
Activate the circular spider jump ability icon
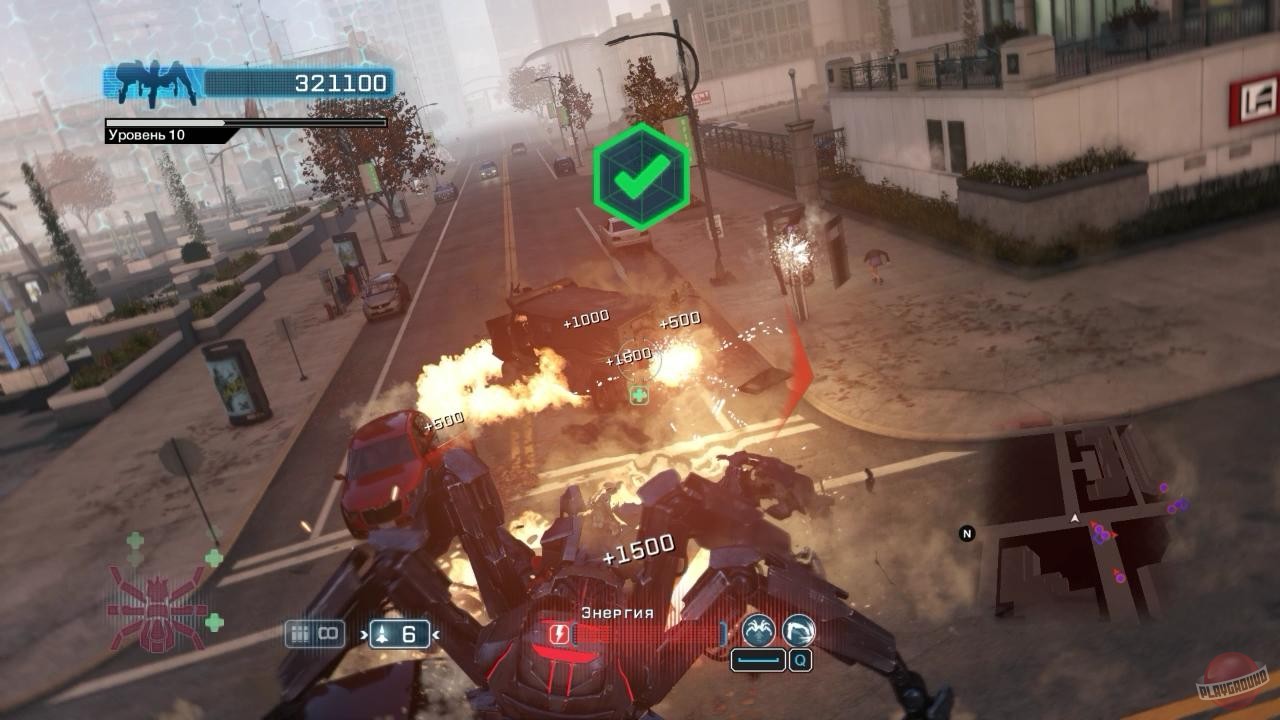pos(760,629)
